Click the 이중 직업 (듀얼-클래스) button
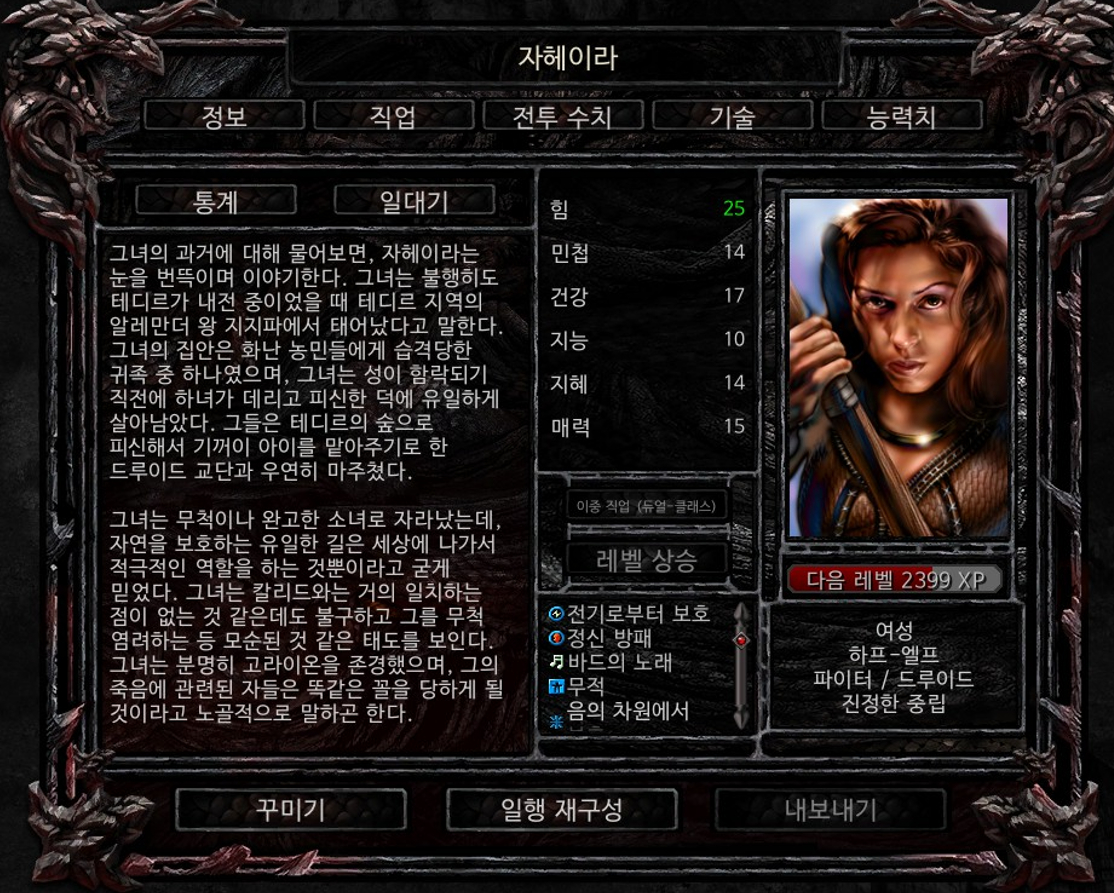Image resolution: width=1114 pixels, height=893 pixels. click(x=647, y=506)
